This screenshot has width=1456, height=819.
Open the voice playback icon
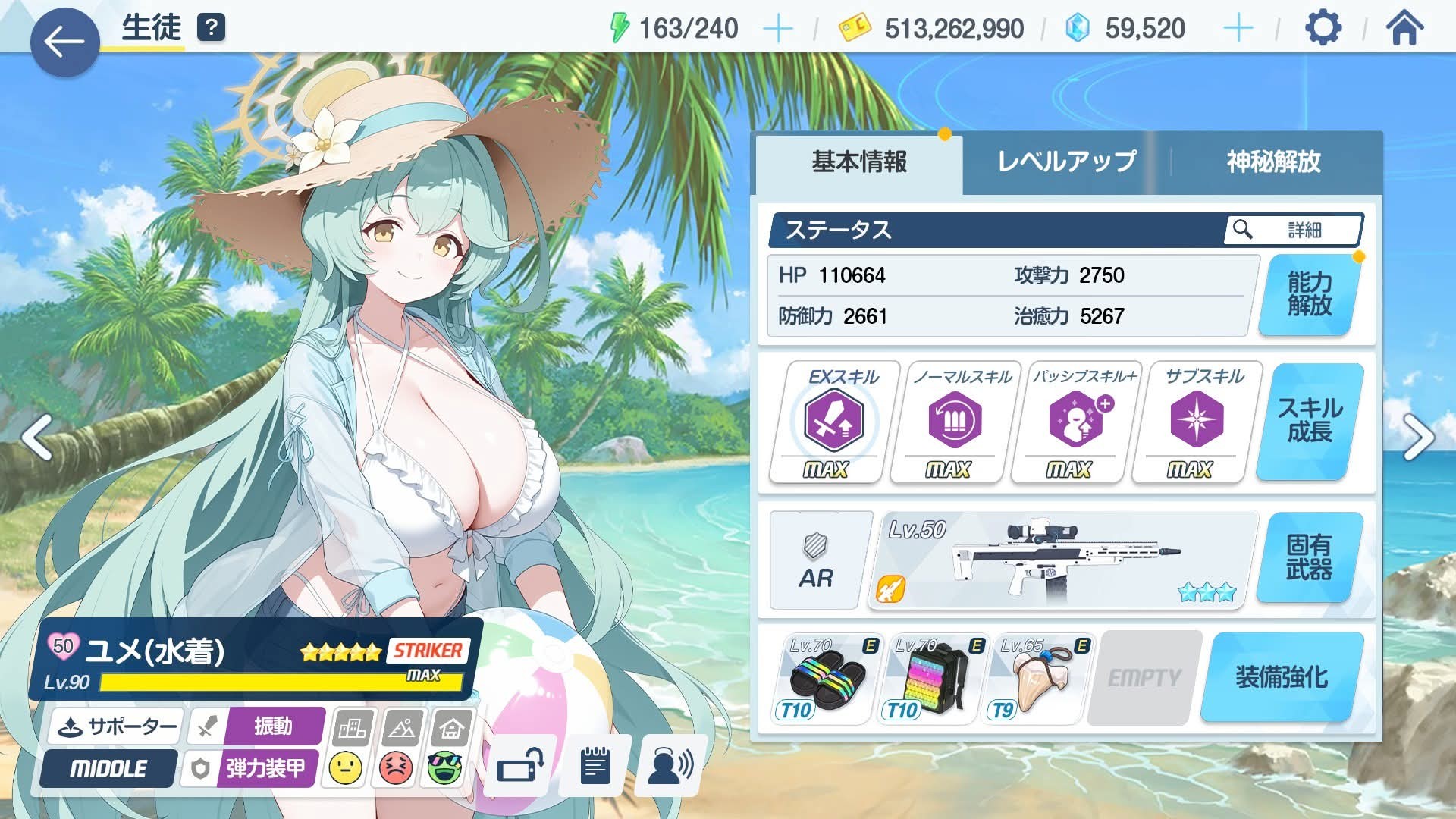pos(670,767)
